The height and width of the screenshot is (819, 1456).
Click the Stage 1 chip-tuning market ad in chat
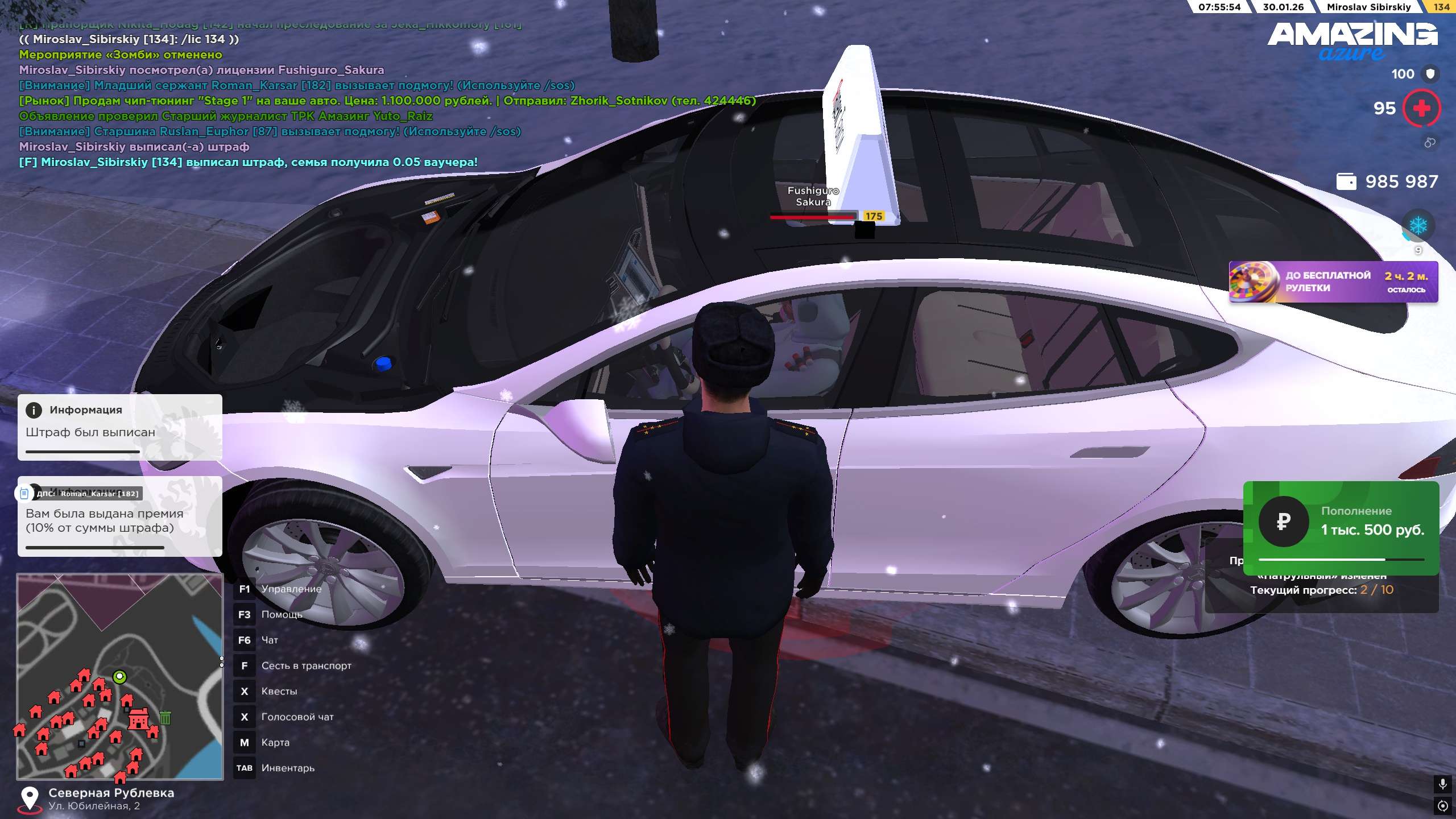click(387, 101)
